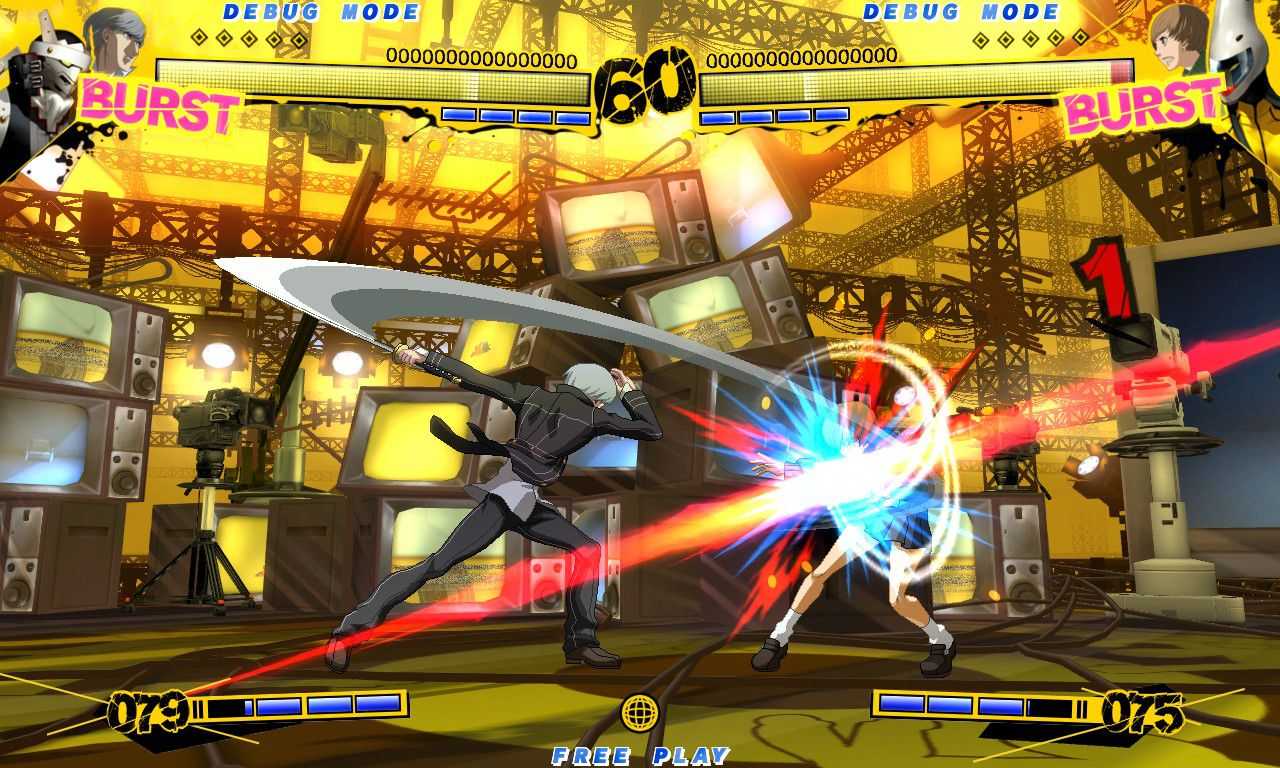This screenshot has height=768, width=1280.
Task: Click the right player BURST icon
Action: [1140, 104]
